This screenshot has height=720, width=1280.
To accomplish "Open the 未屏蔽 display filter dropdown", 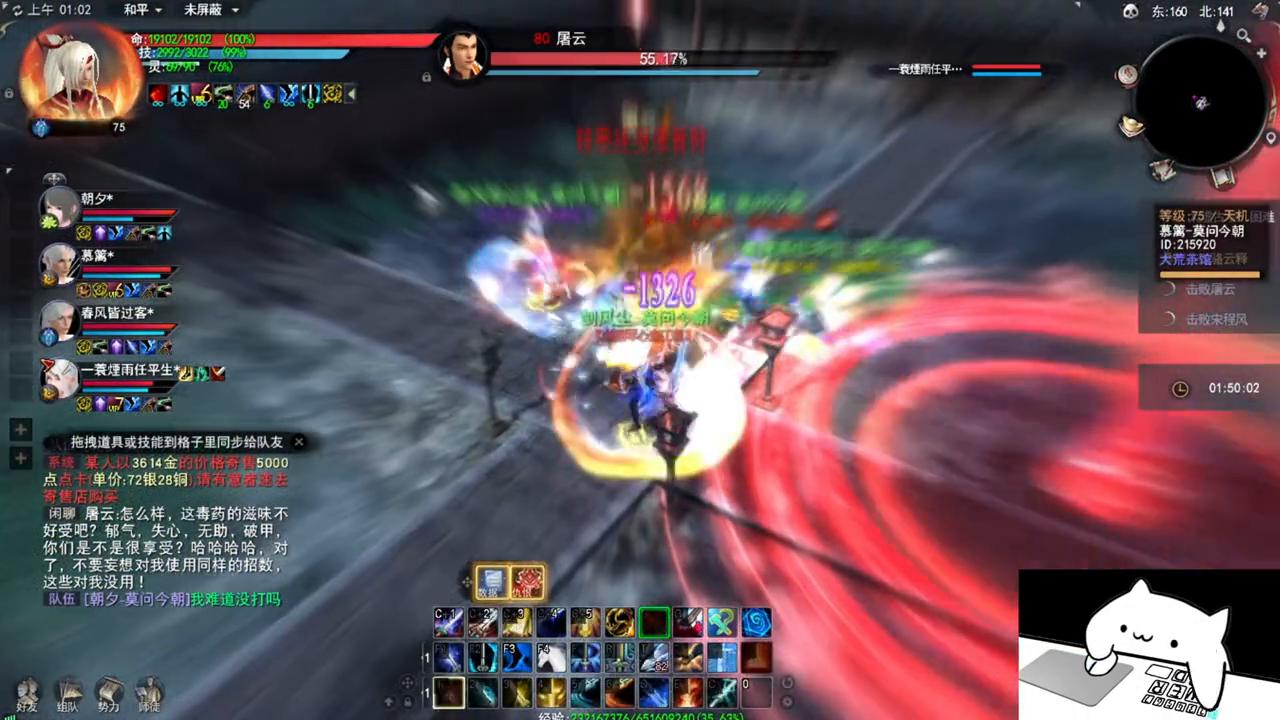I will pos(211,10).
